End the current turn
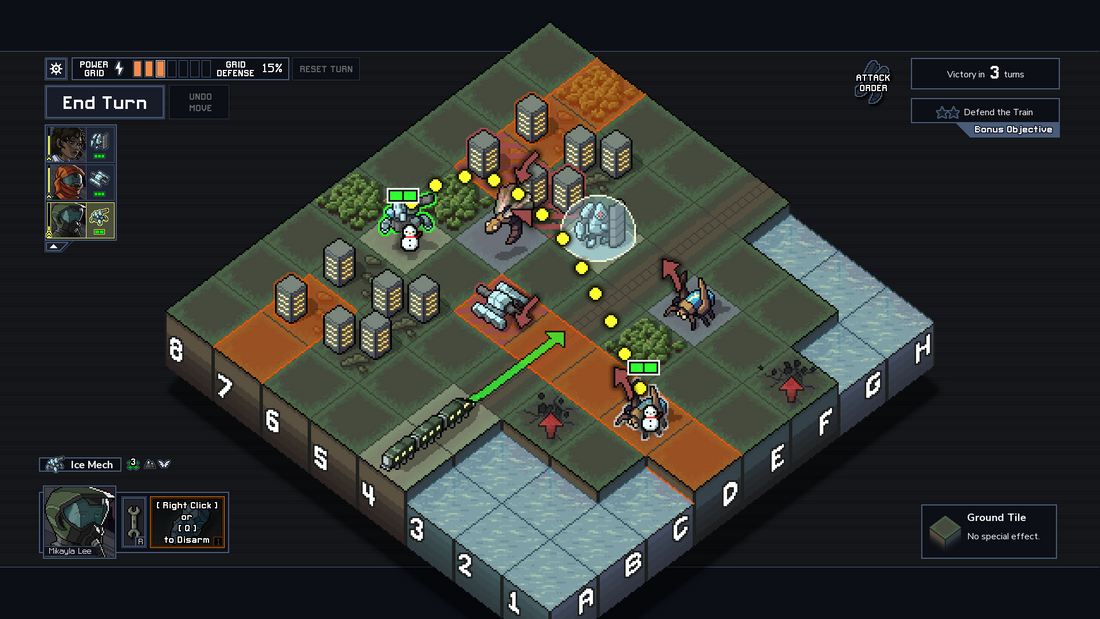The width and height of the screenshot is (1100, 619). click(104, 103)
